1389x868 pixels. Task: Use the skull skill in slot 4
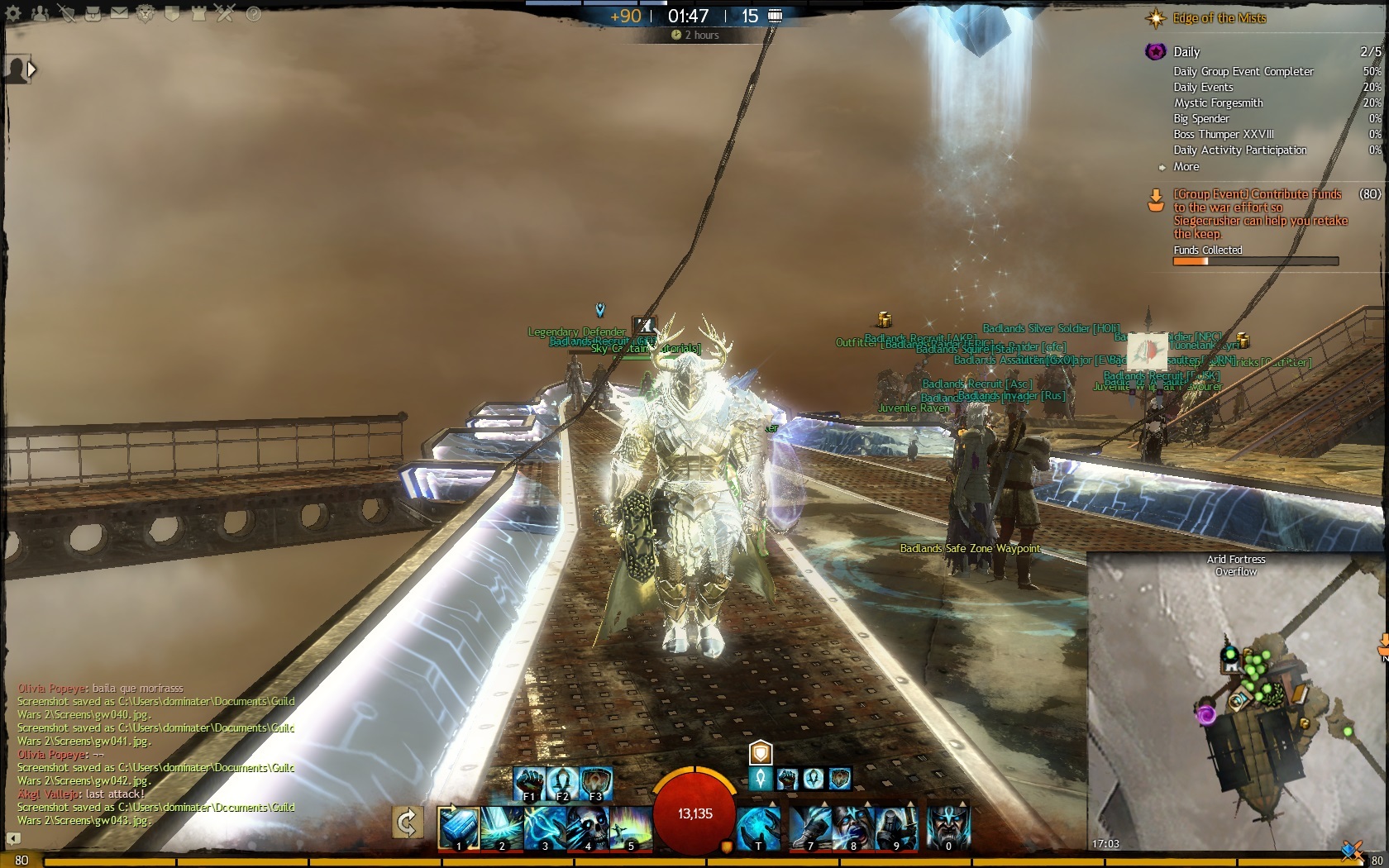point(587,827)
